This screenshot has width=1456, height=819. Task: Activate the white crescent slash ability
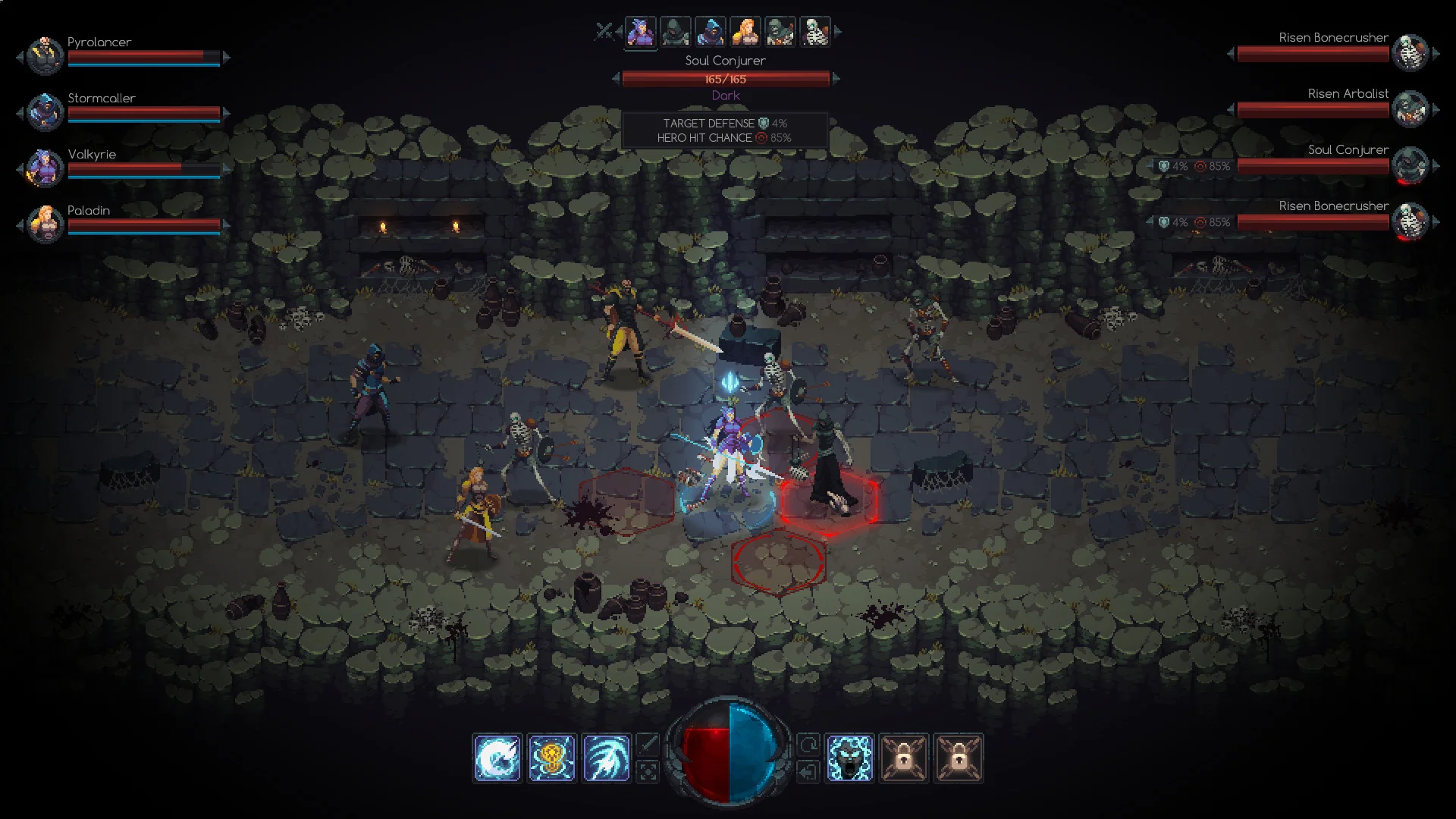pos(497,758)
